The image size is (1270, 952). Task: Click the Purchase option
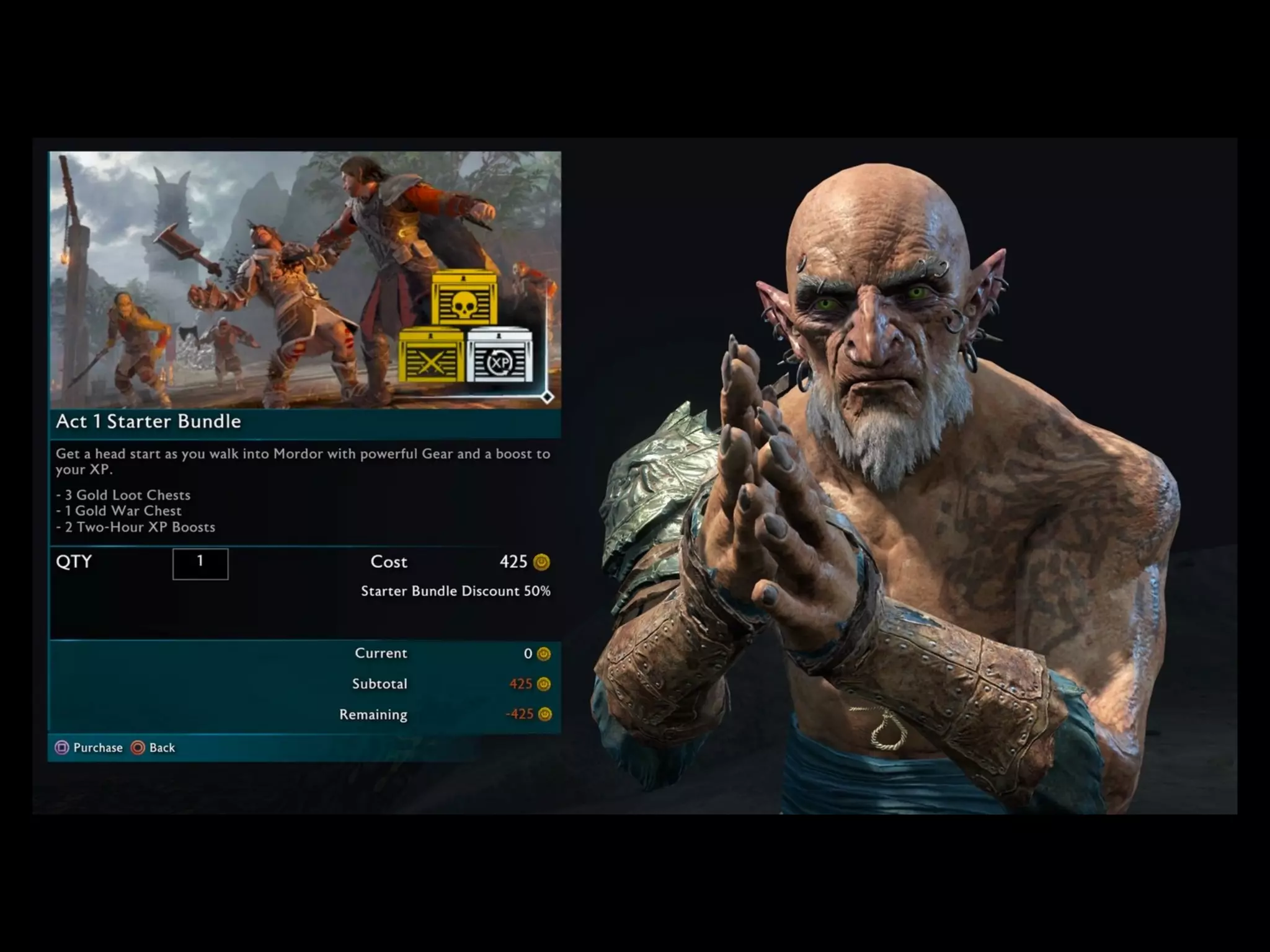tap(89, 747)
